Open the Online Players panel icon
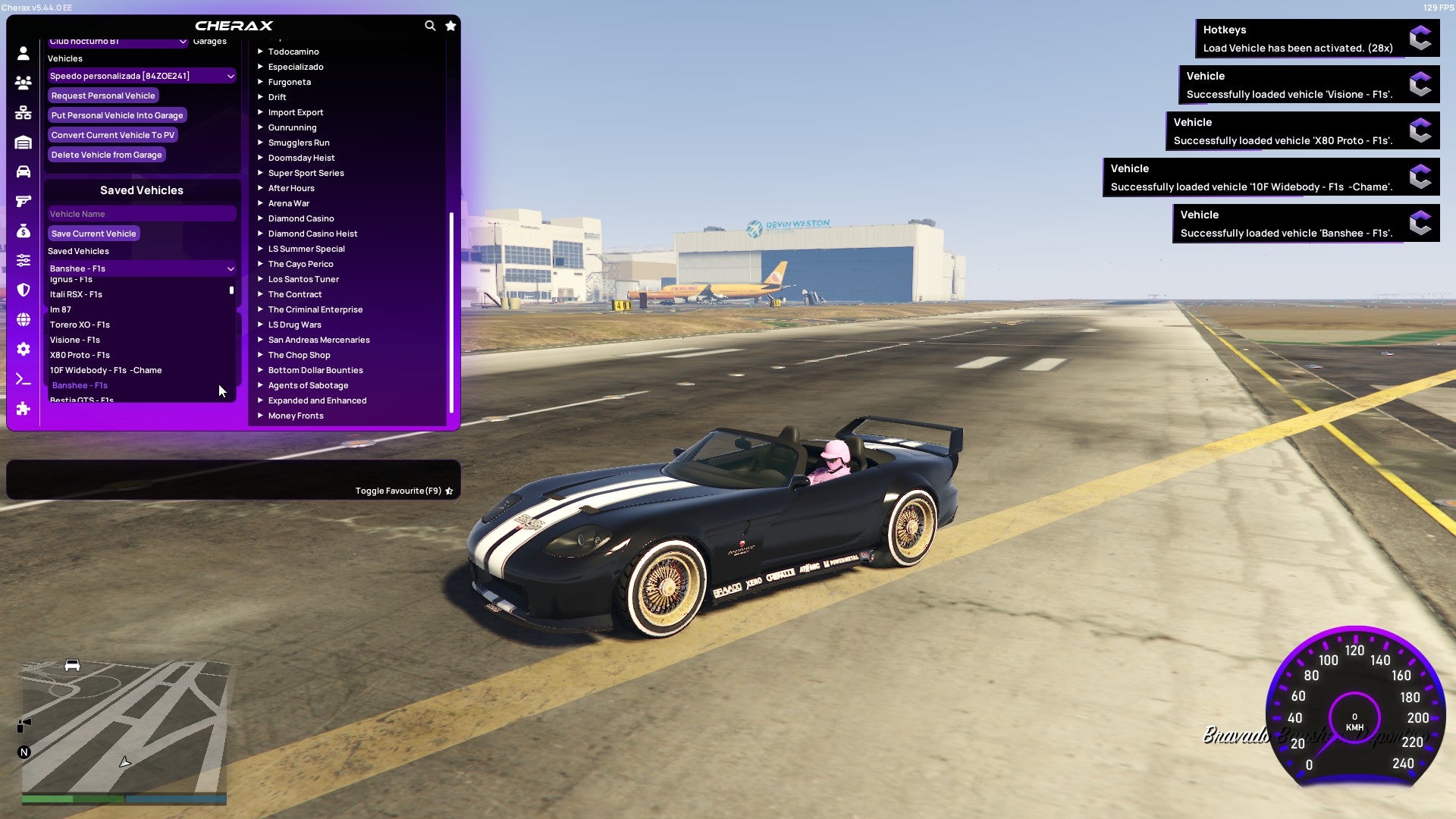 point(23,83)
